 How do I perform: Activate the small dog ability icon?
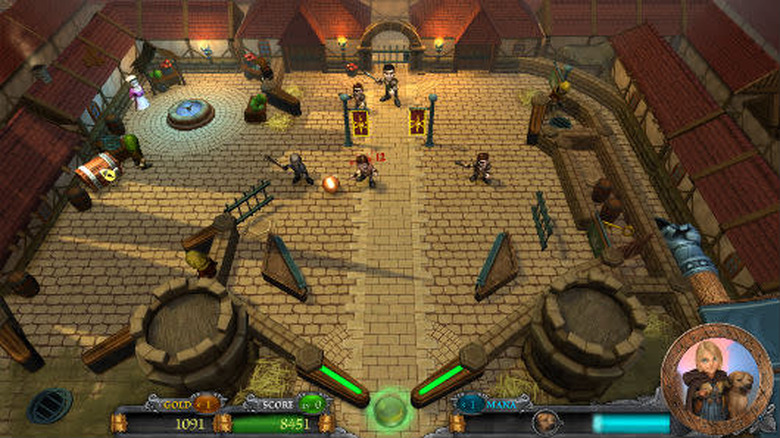click(x=546, y=421)
